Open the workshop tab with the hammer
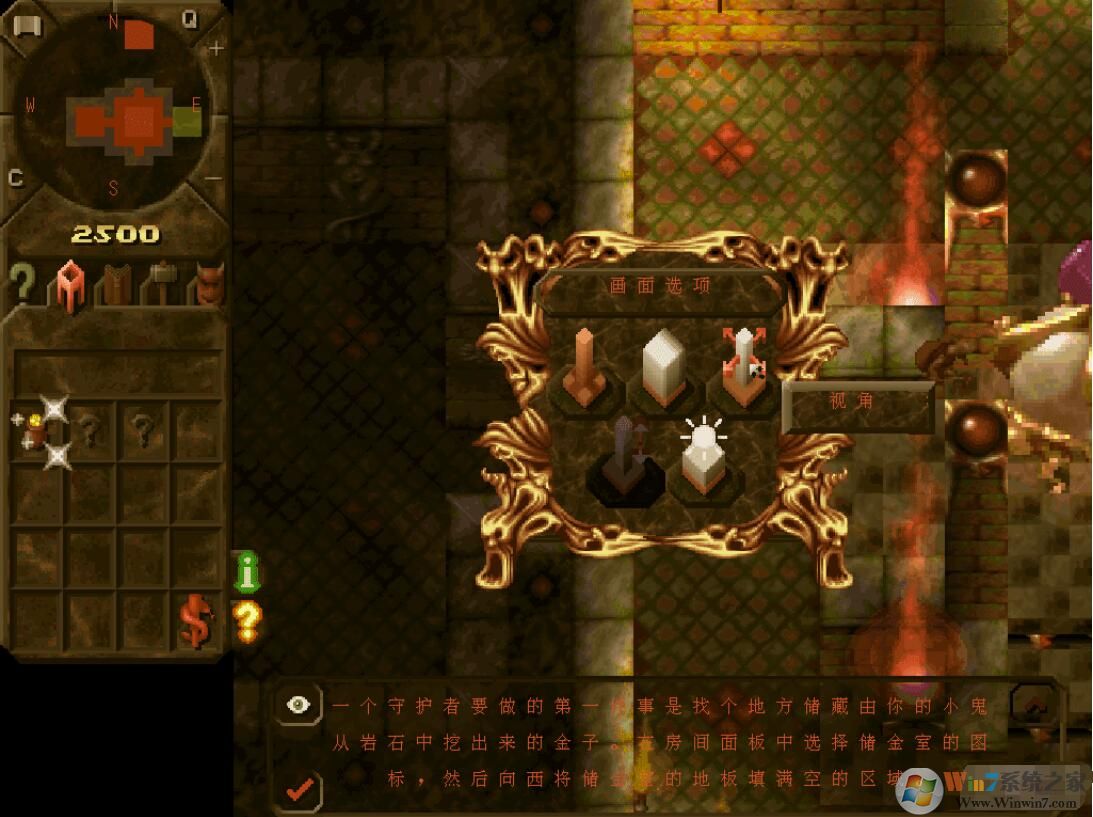The height and width of the screenshot is (817, 1093). (x=160, y=285)
